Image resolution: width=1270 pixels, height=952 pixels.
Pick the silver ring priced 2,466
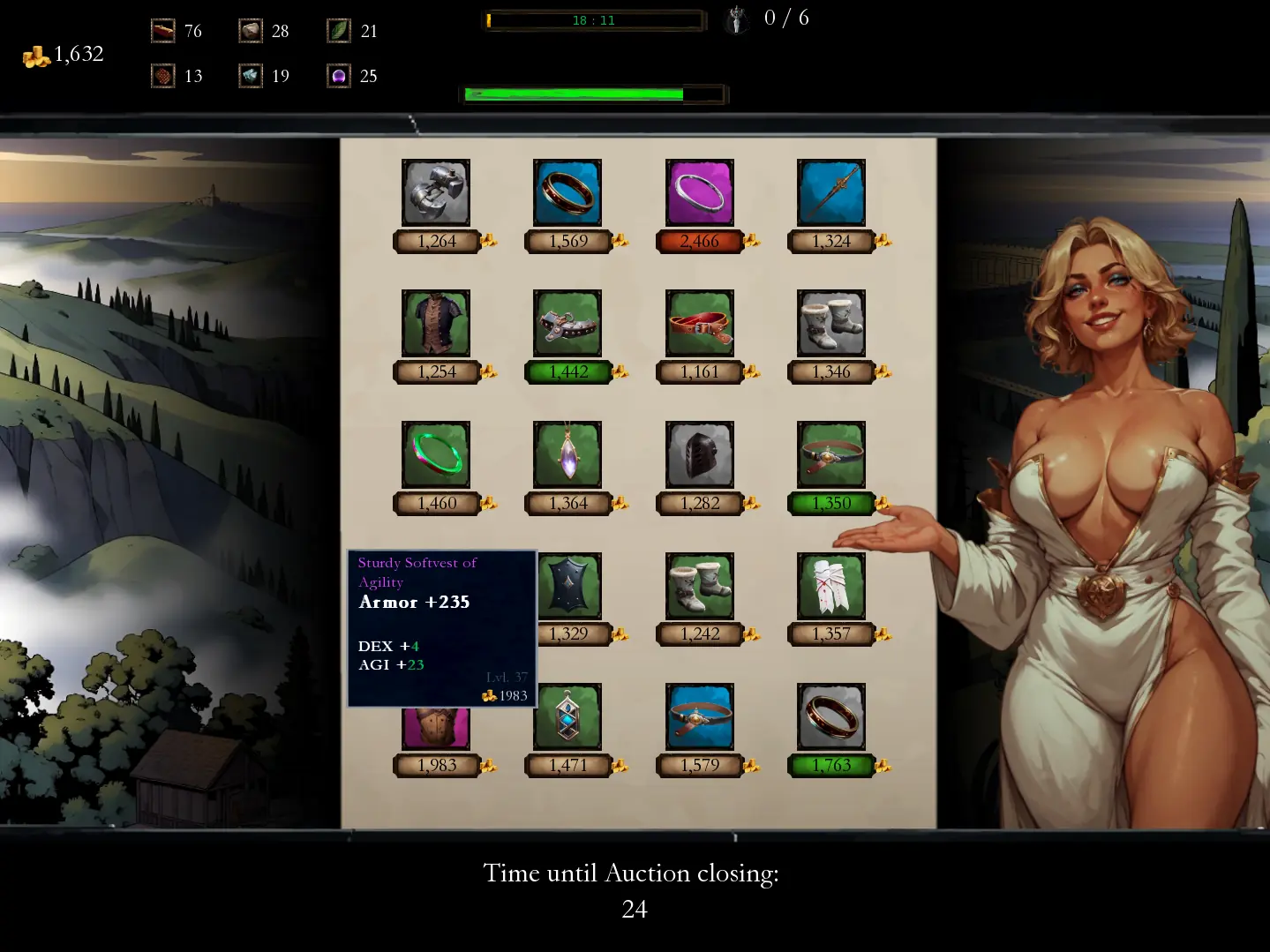pos(700,192)
